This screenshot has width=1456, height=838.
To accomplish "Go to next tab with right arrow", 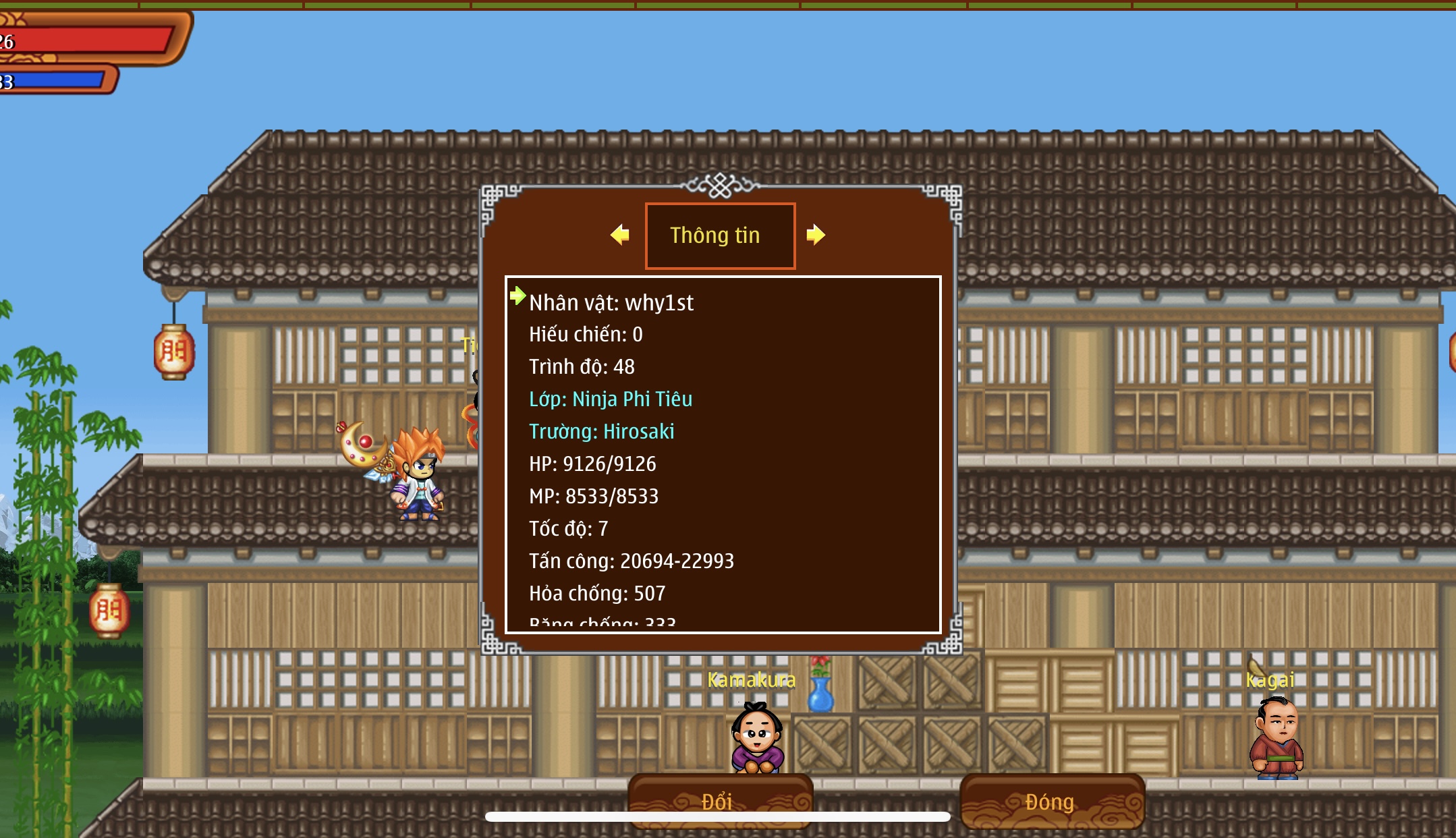I will point(815,235).
